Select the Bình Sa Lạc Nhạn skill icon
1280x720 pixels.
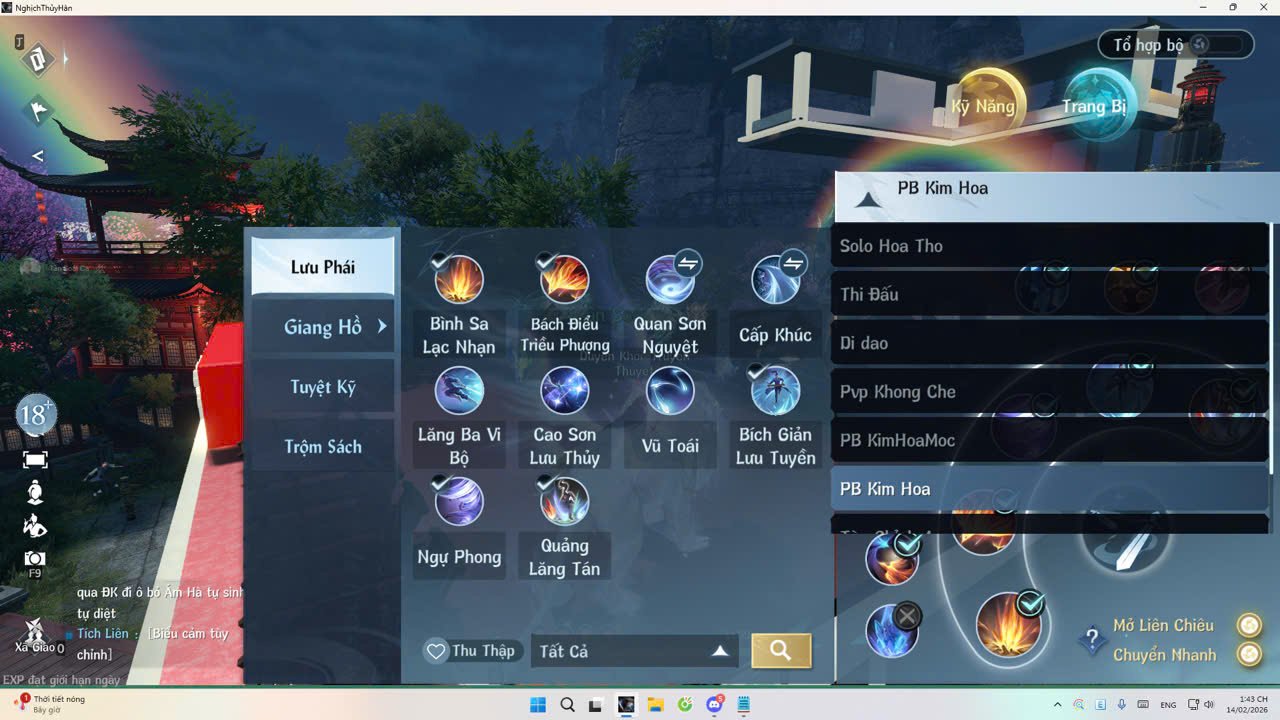(x=459, y=280)
